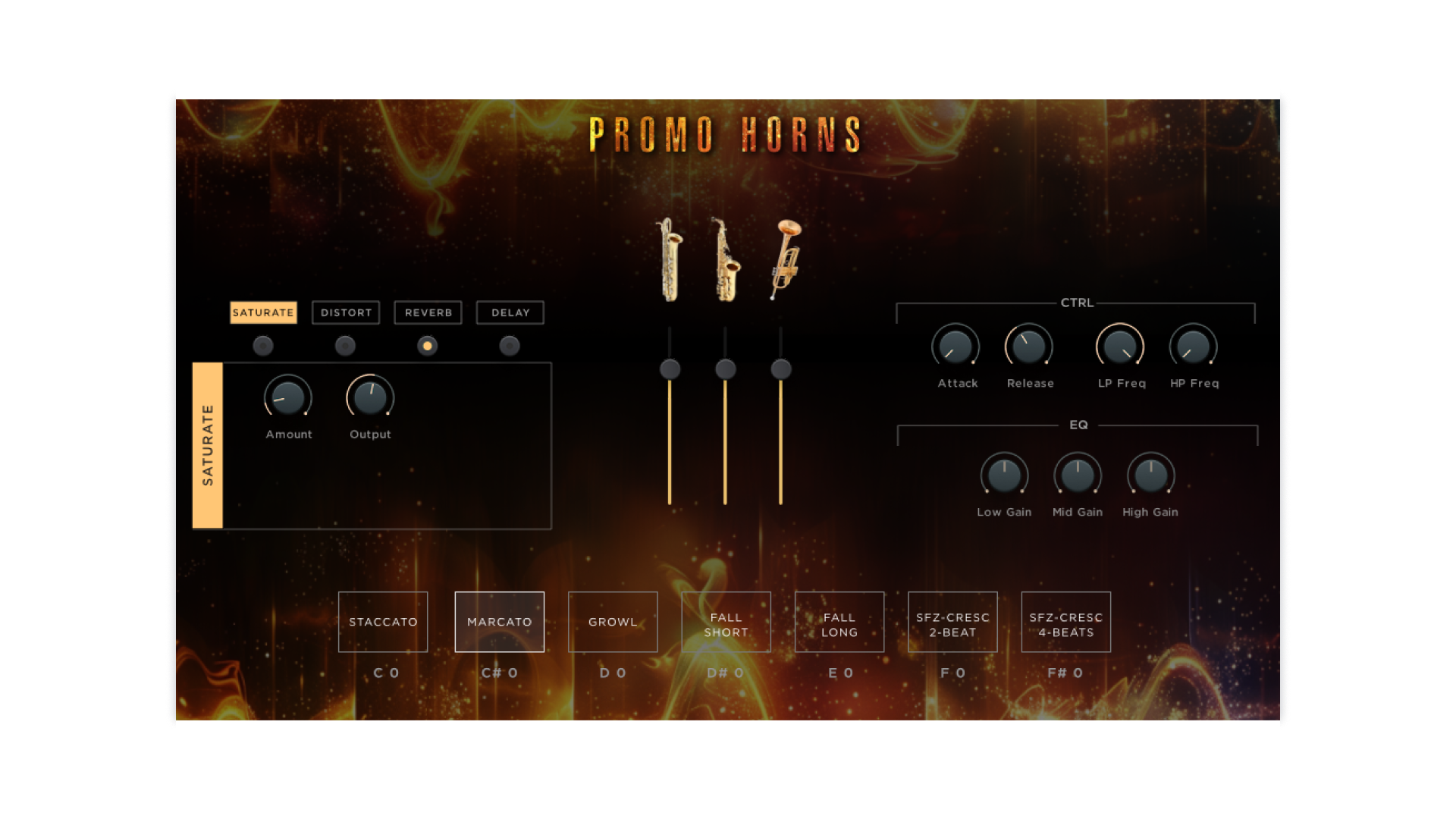1456x819 pixels.
Task: Click the baritone saxophone instrument icon
Action: point(668,258)
